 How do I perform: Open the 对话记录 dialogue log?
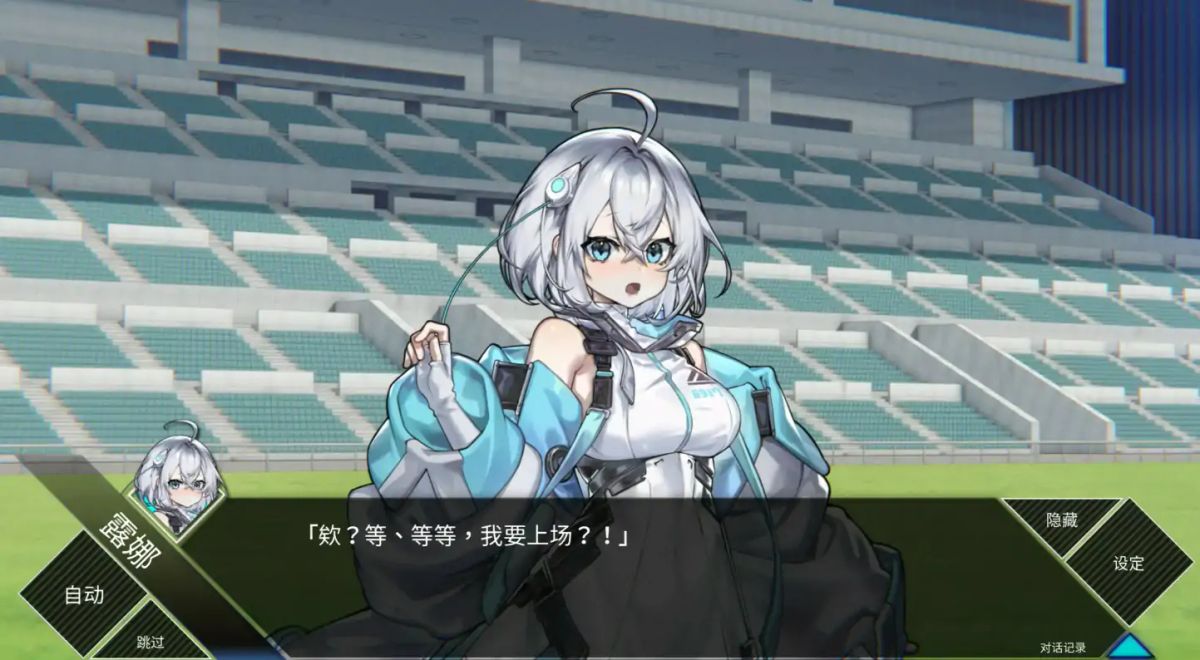(x=1062, y=648)
